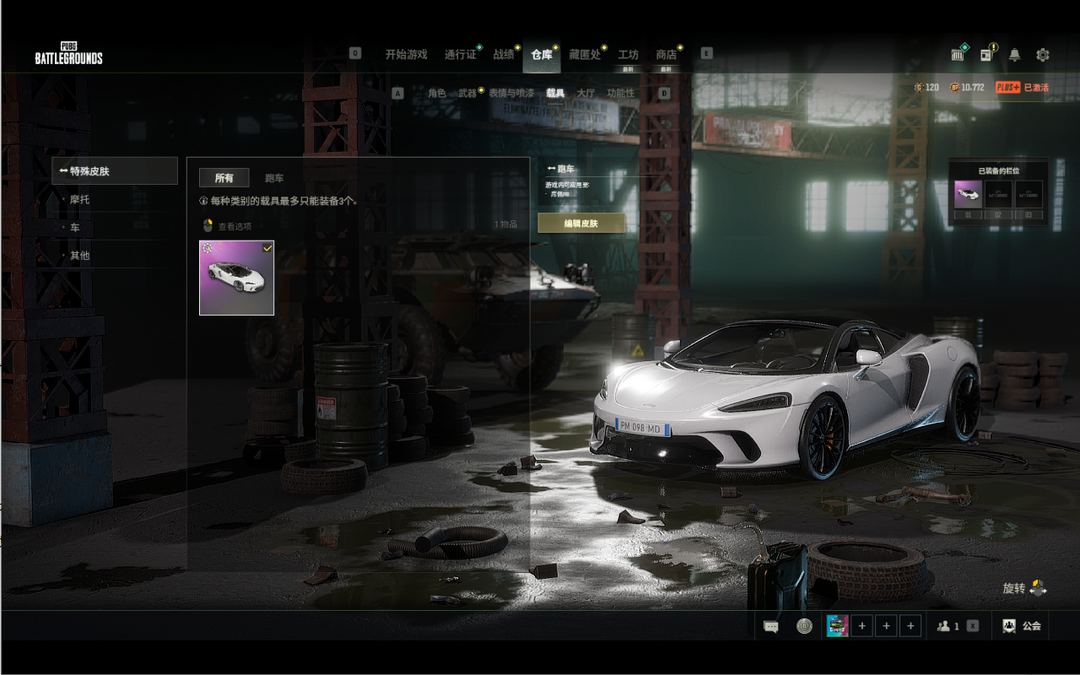Choose the 其他 vehicle category

pos(80,255)
